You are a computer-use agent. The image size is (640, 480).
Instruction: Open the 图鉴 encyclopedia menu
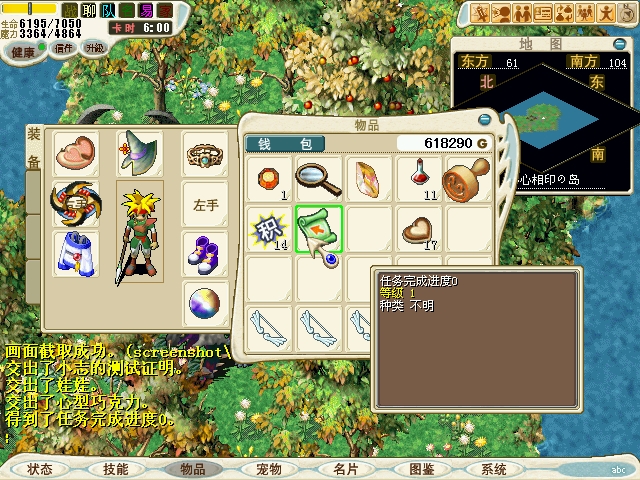click(x=421, y=468)
